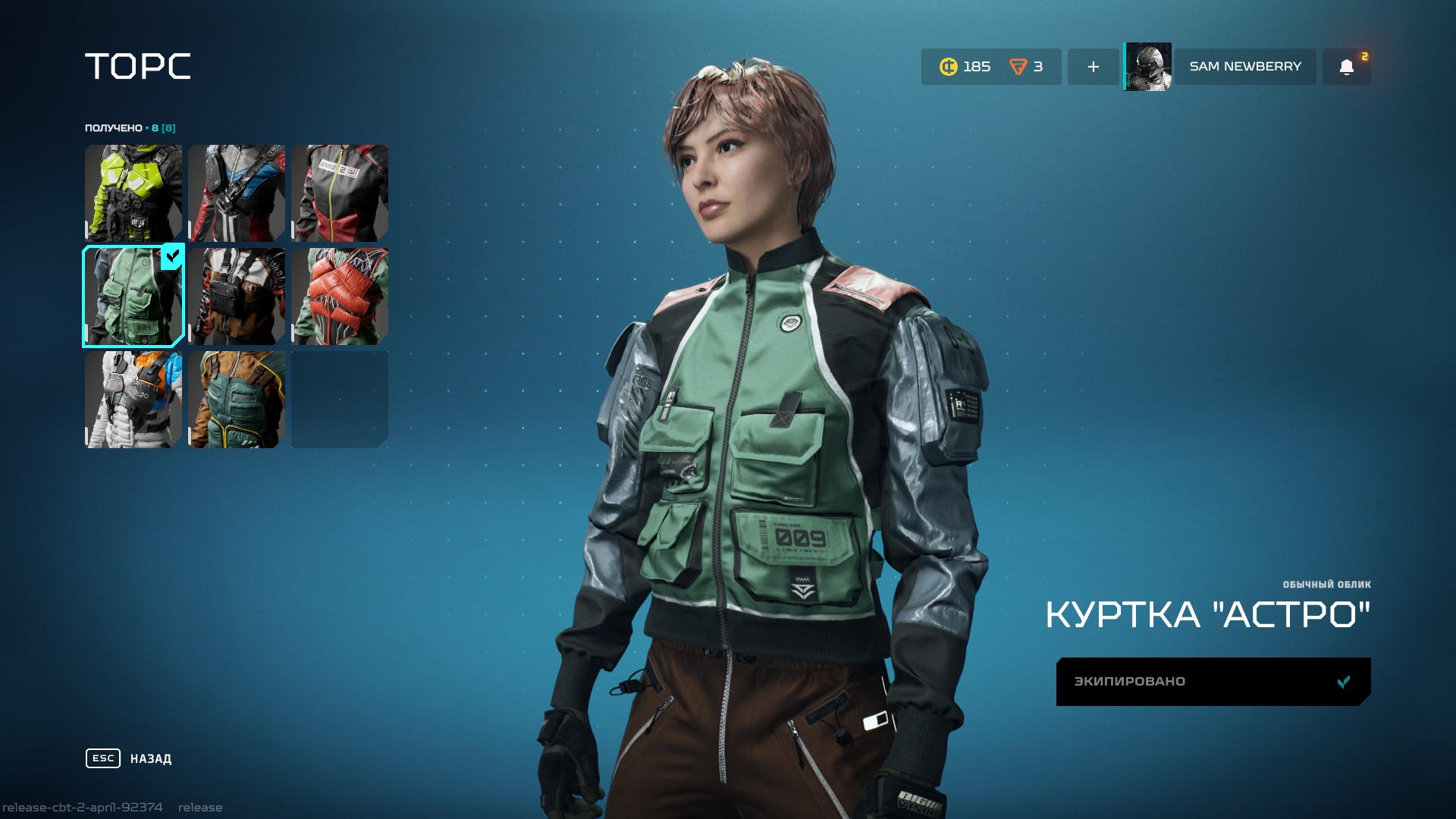The width and height of the screenshot is (1456, 819).
Task: Add currency with the plus button
Action: click(x=1093, y=67)
